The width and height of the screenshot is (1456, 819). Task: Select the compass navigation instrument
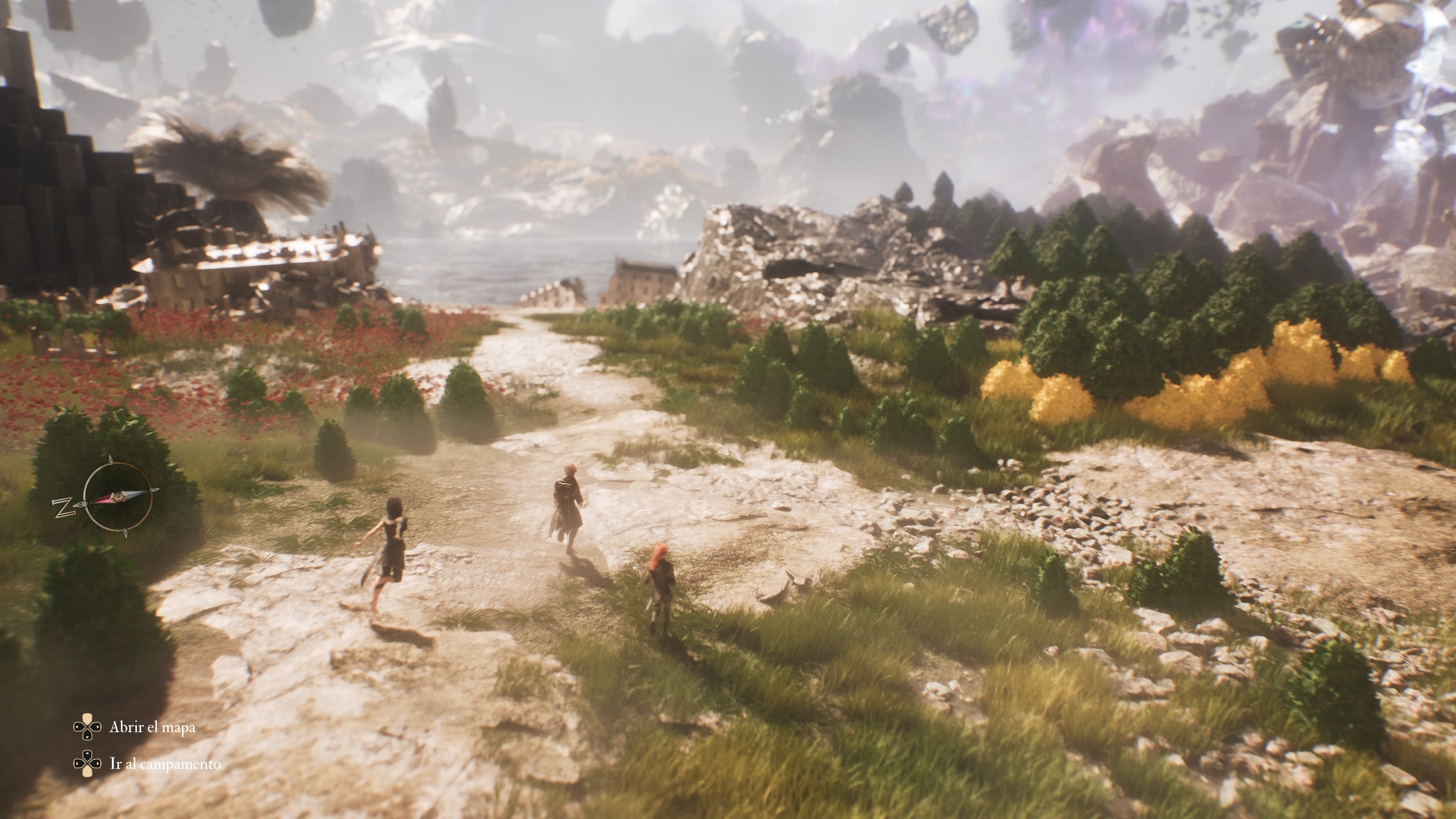point(119,497)
